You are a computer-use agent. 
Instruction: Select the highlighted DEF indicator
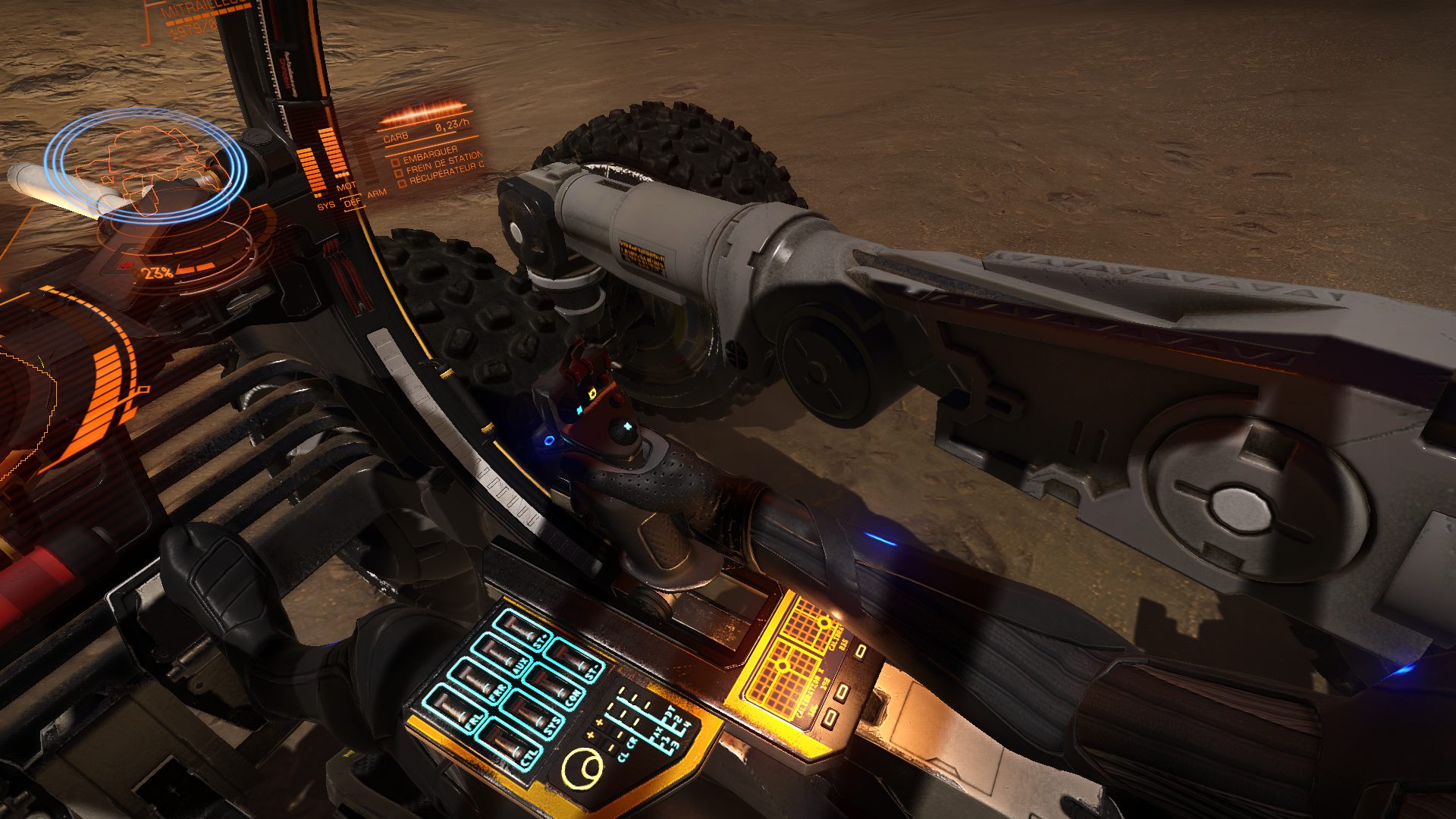(353, 202)
